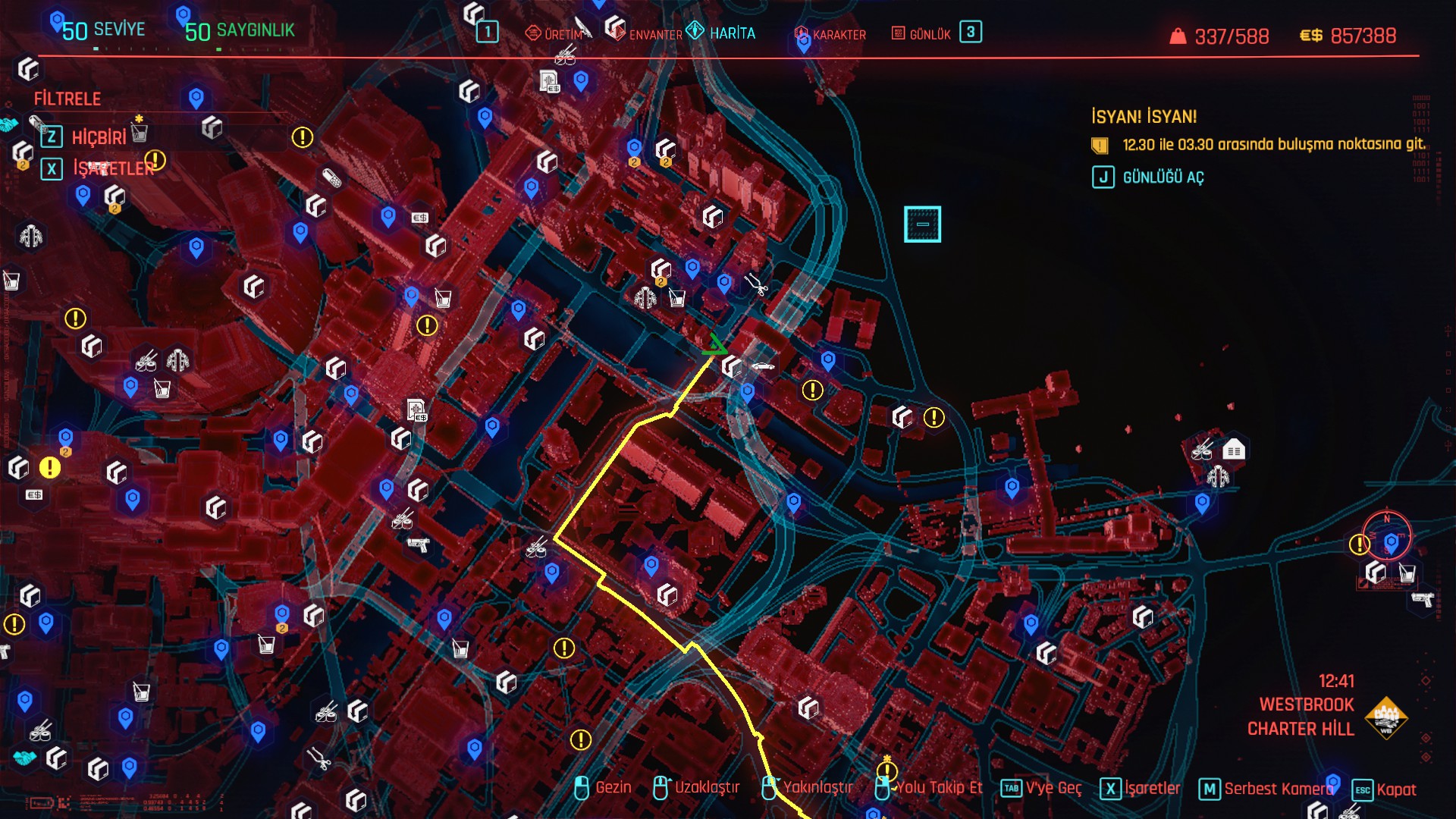Image resolution: width=1456 pixels, height=819 pixels.
Task: Select the green player position arrow
Action: click(x=714, y=345)
